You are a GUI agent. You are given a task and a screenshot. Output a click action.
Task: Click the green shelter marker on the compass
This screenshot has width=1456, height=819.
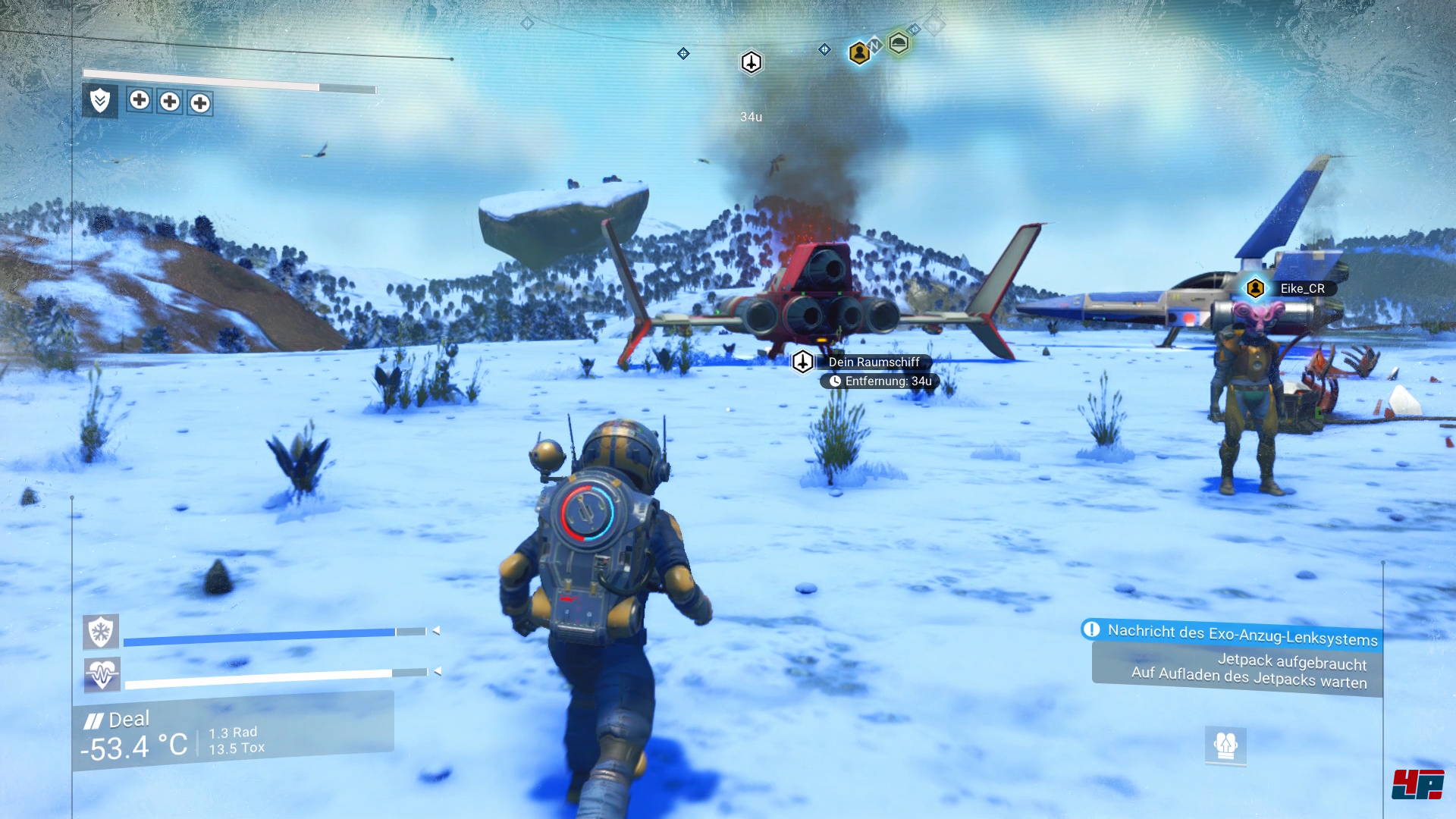(899, 43)
